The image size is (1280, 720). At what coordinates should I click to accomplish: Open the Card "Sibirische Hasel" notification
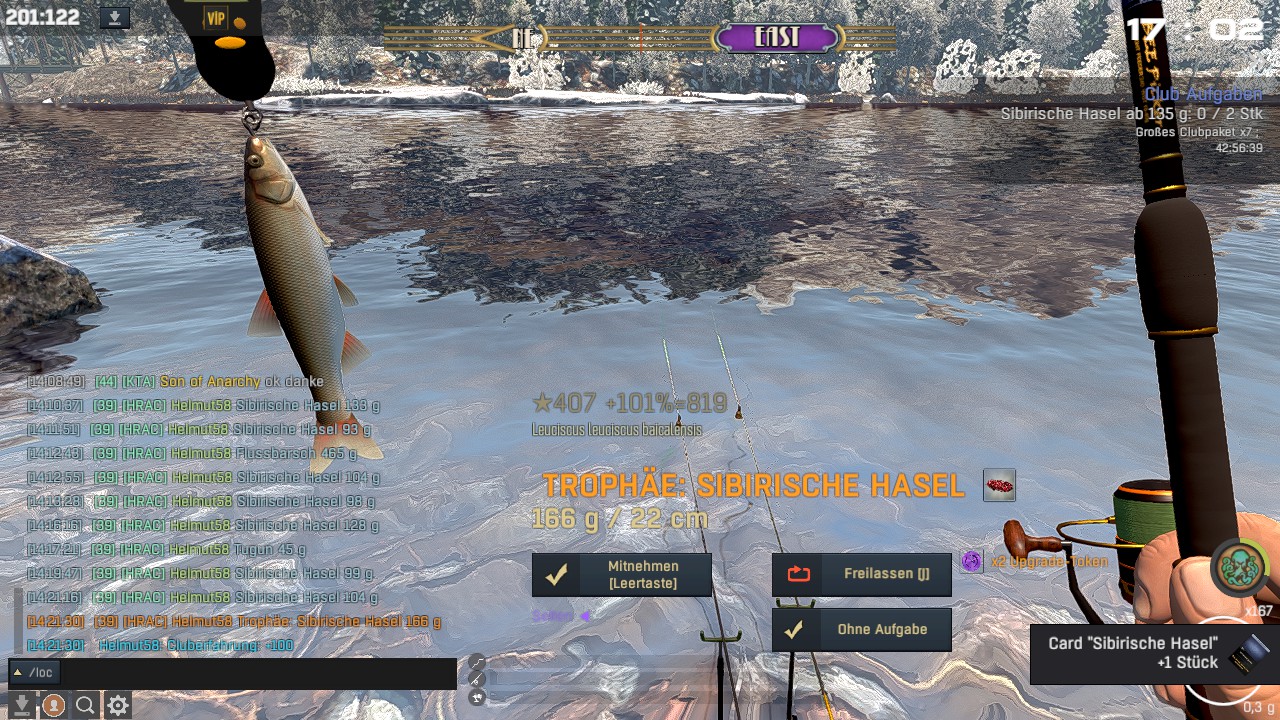click(1152, 653)
